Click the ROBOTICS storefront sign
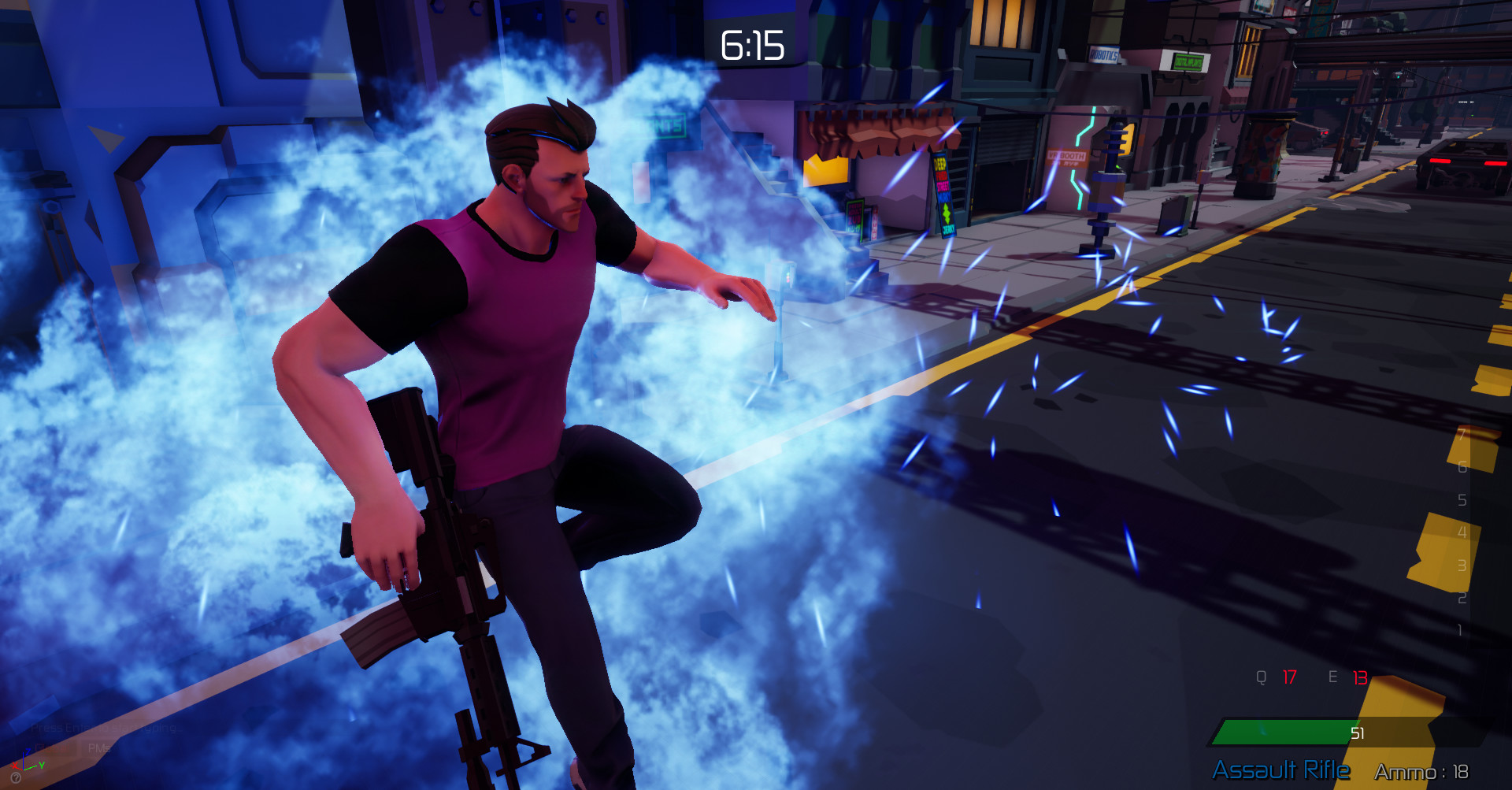The width and height of the screenshot is (1512, 790). [1104, 54]
